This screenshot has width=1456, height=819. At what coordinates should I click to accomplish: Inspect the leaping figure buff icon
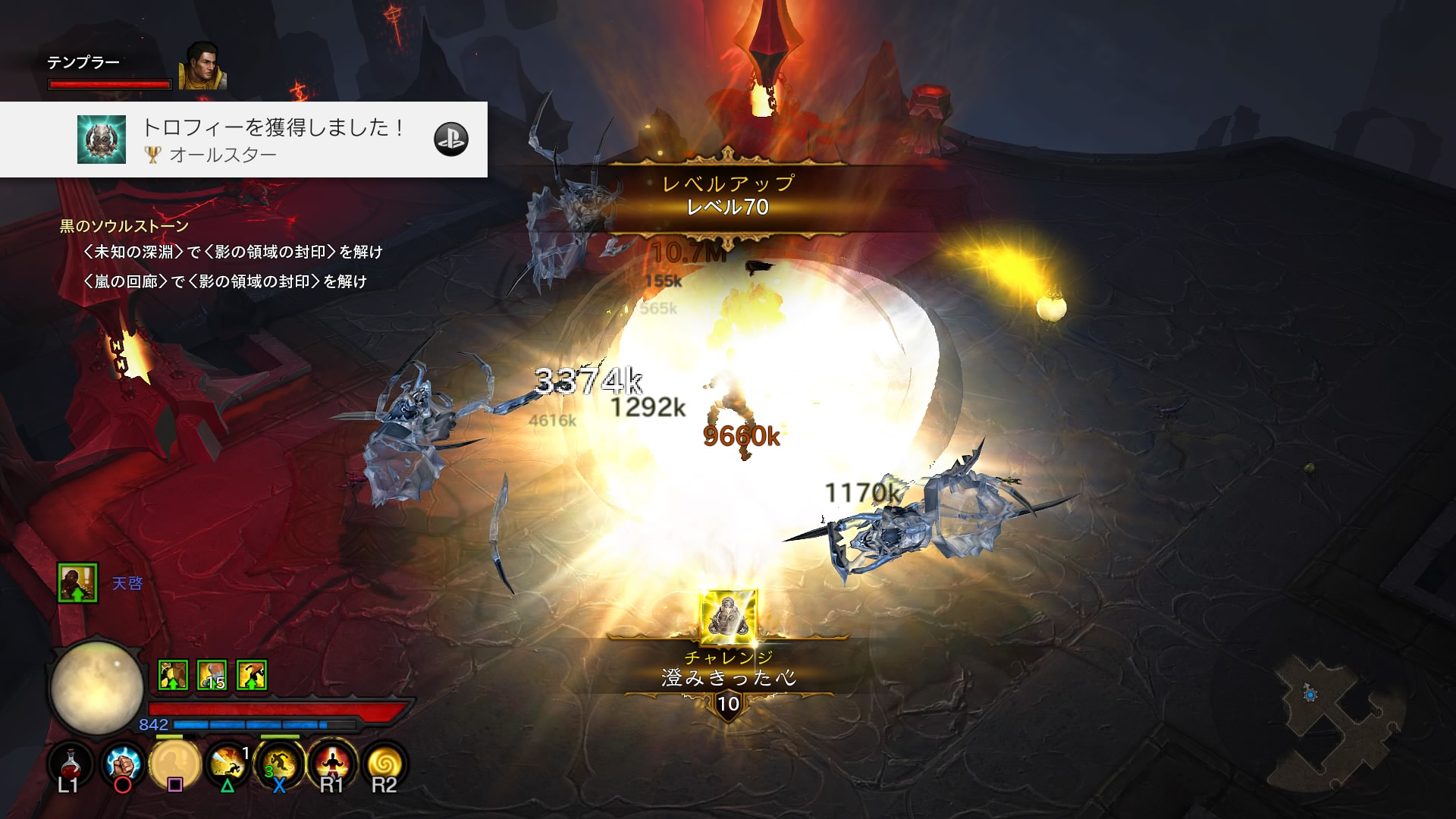252,674
